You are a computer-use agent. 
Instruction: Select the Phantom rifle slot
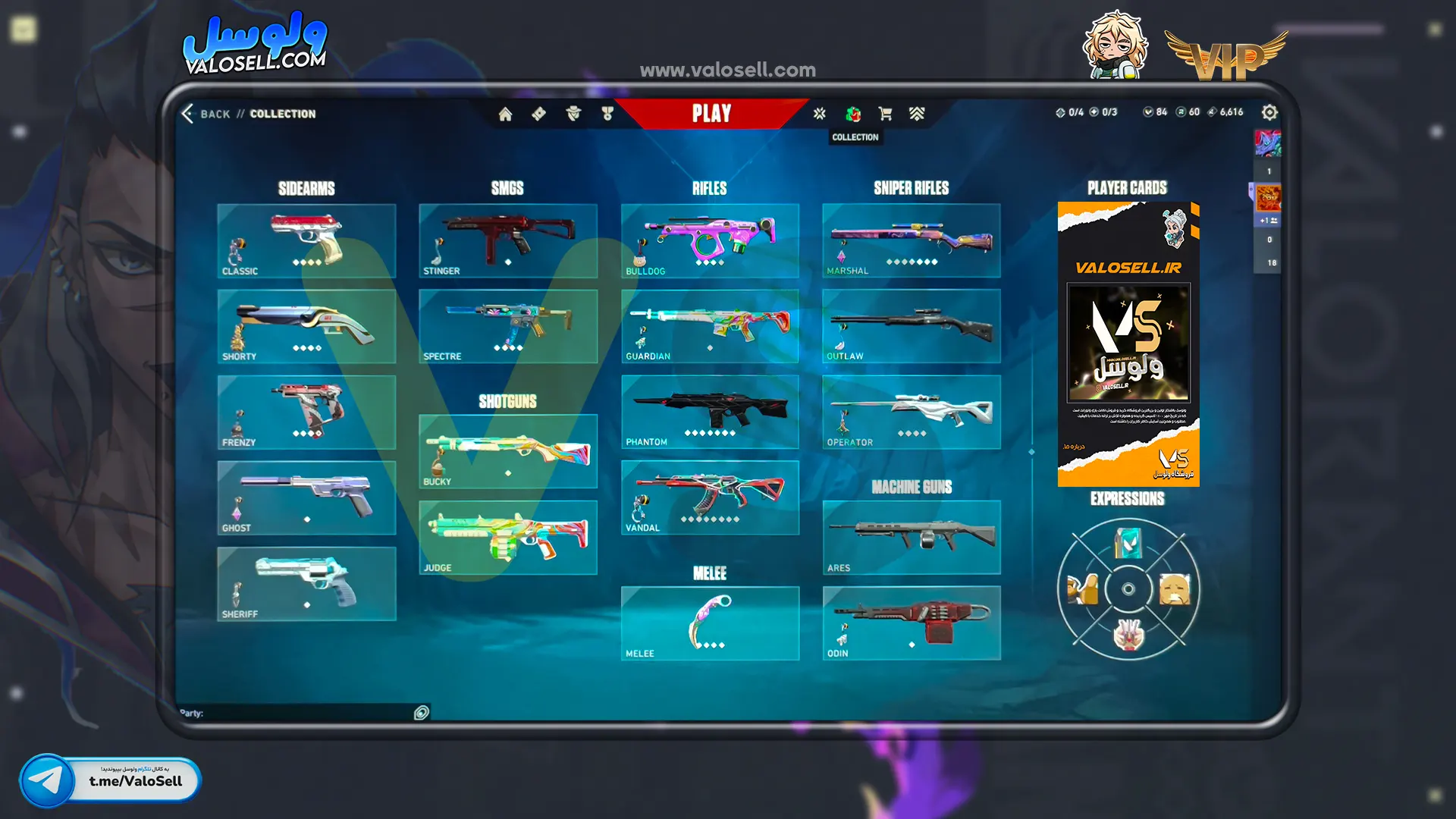710,412
